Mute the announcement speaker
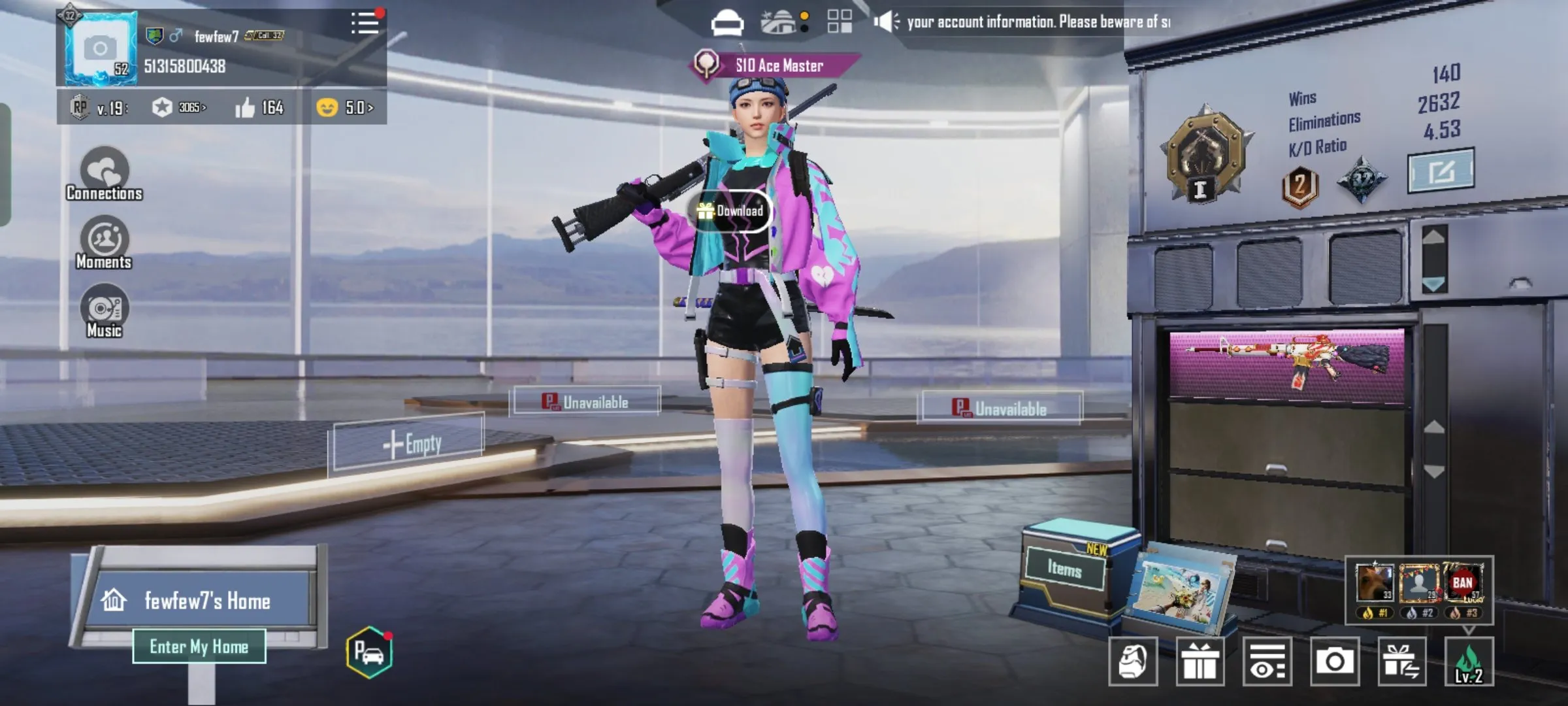This screenshot has height=706, width=1568. (887, 20)
